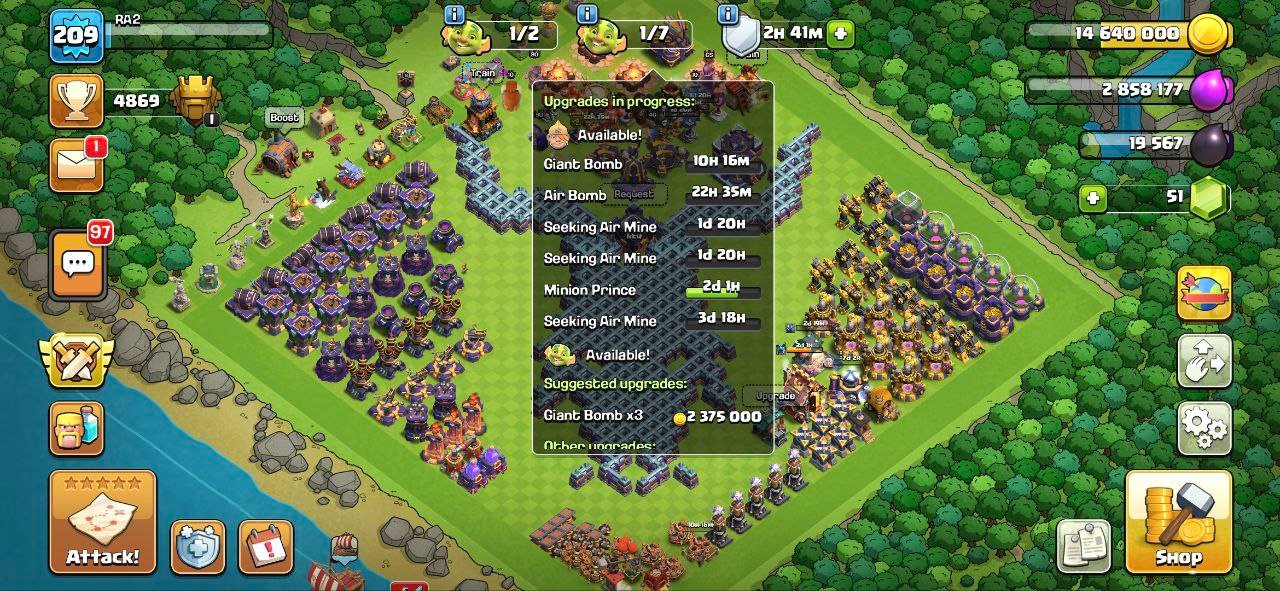Add more gems with the green plus

pos(1093,198)
